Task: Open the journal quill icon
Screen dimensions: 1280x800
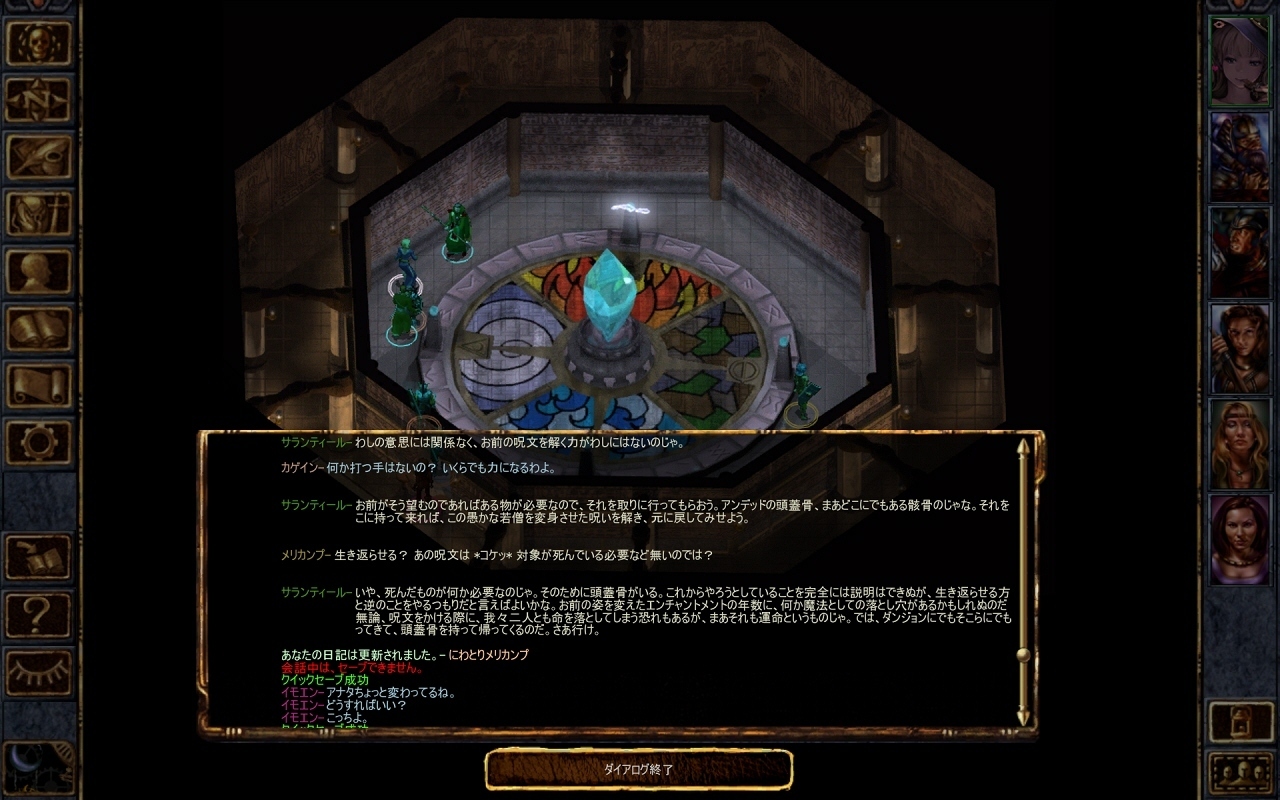Action: pyautogui.click(x=39, y=156)
